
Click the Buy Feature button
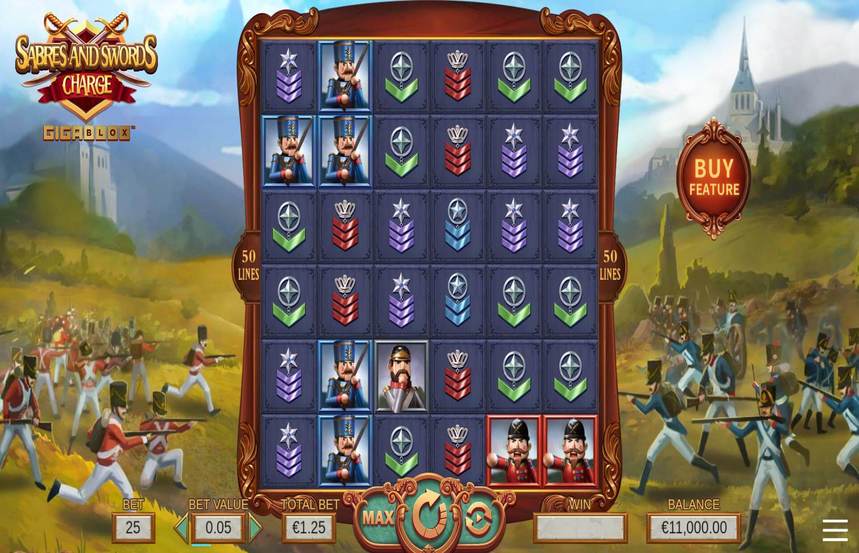[713, 178]
